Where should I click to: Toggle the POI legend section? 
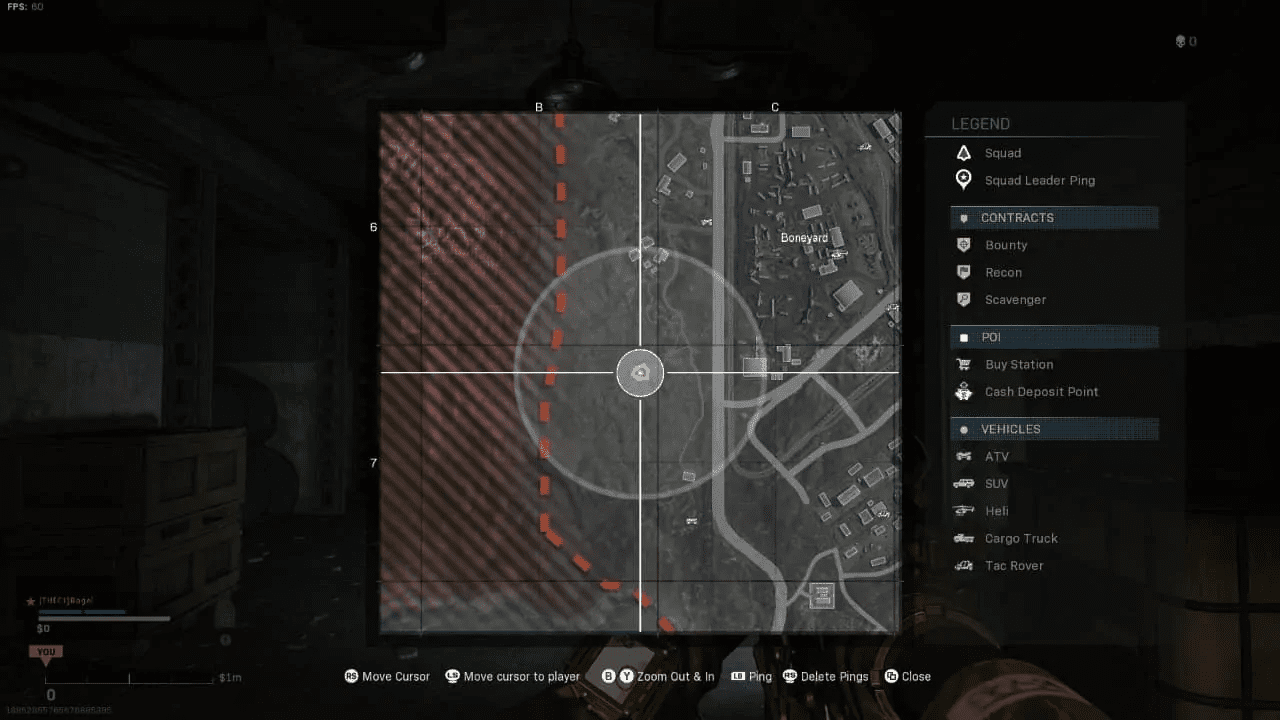[x=993, y=337]
